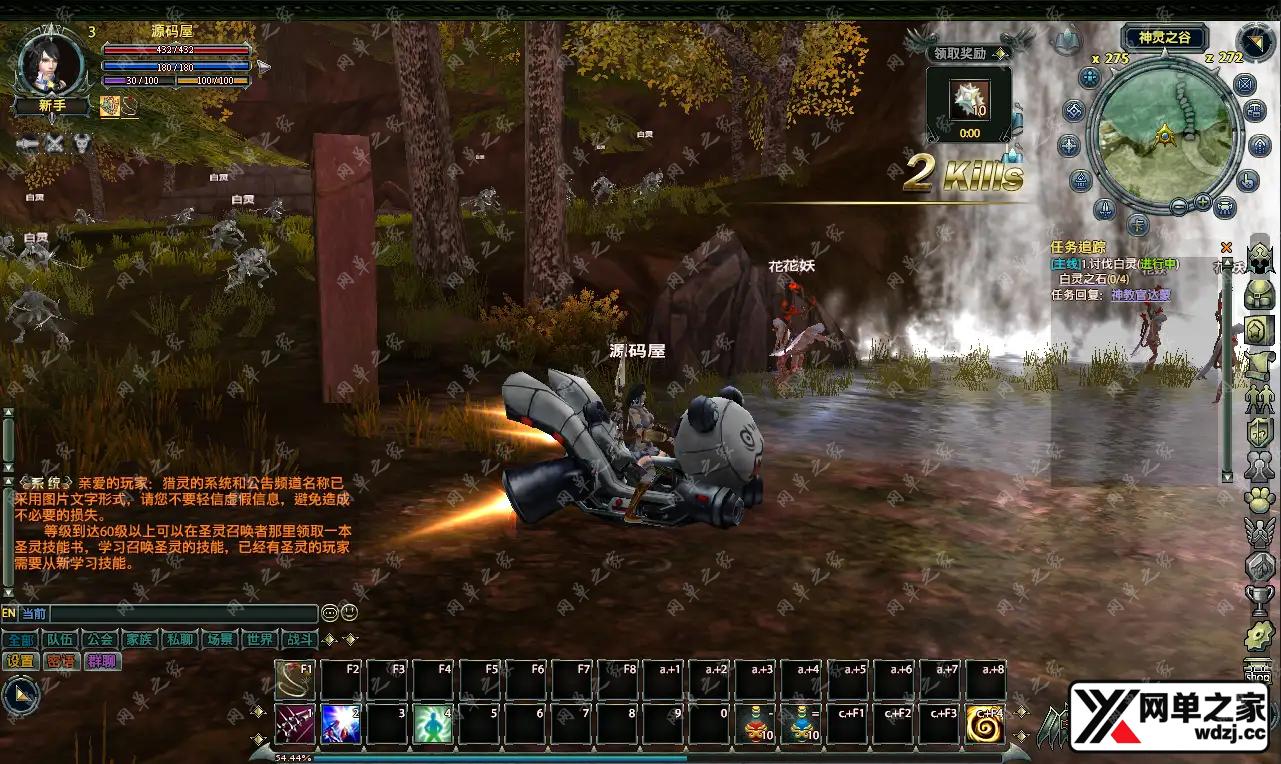
Task: Open the 群聊 group chat button
Action: (101, 661)
